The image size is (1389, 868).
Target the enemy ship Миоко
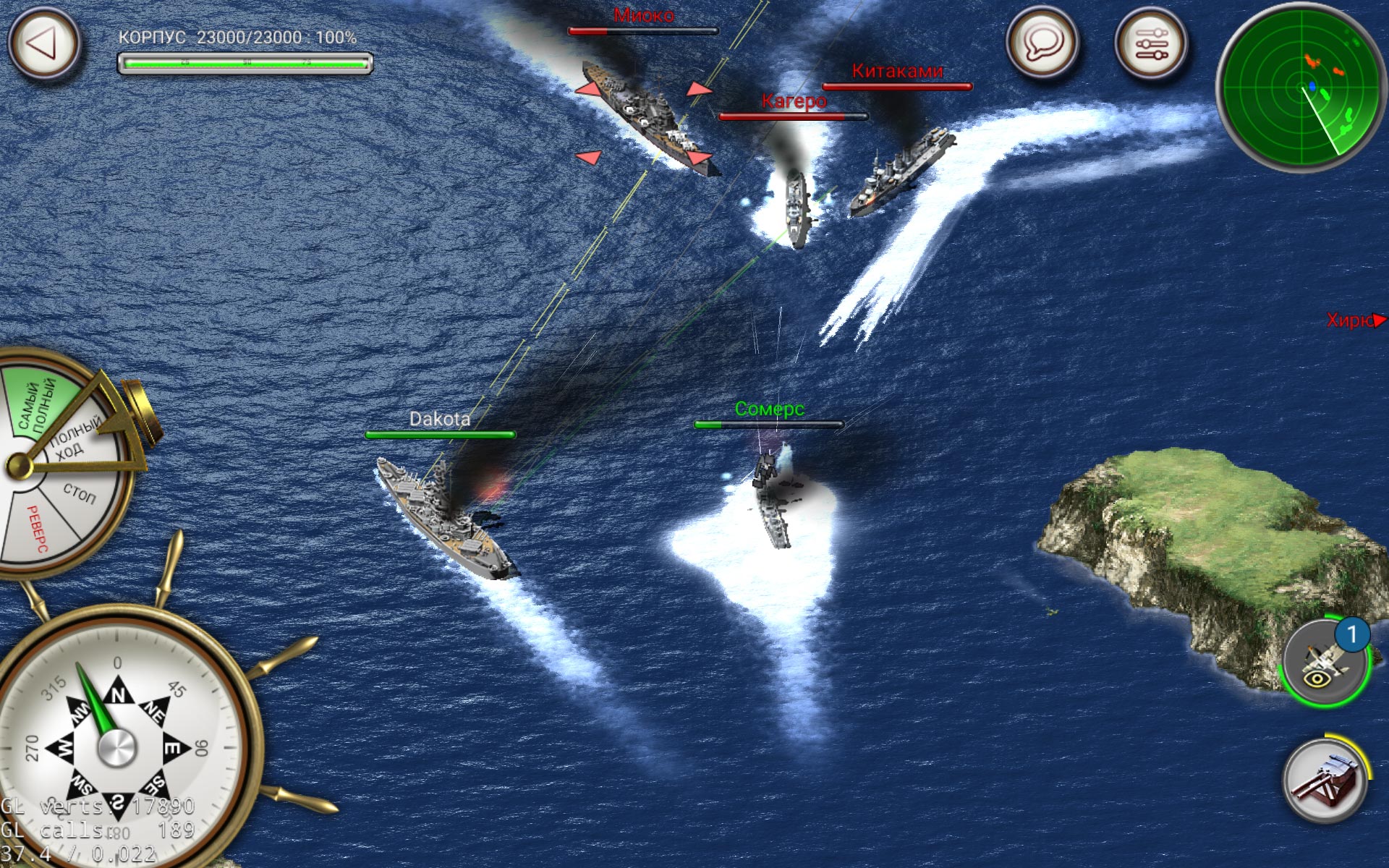point(644,14)
